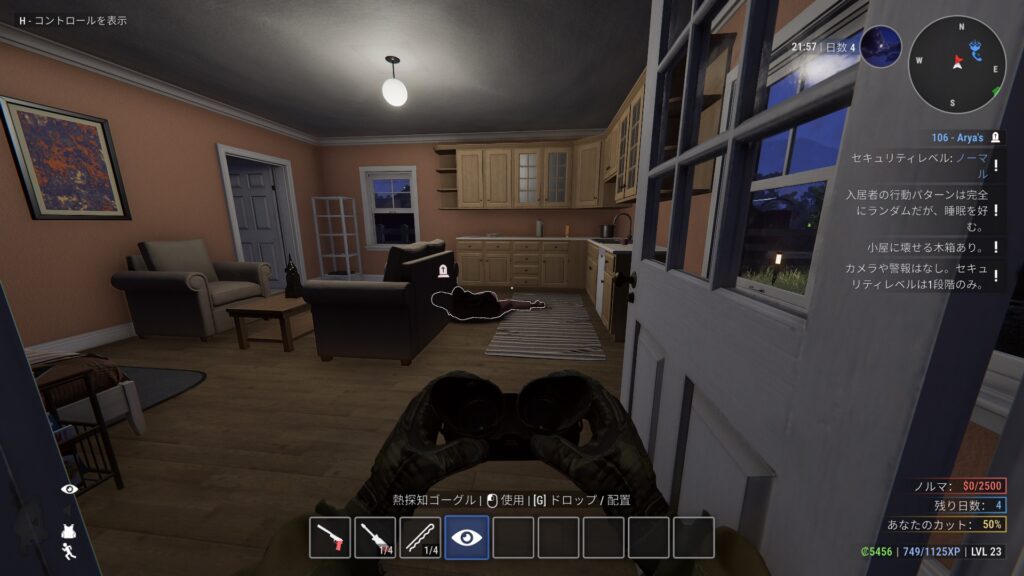Select the screwdriver hotbar slot
This screenshot has width=1024, height=576.
click(376, 537)
